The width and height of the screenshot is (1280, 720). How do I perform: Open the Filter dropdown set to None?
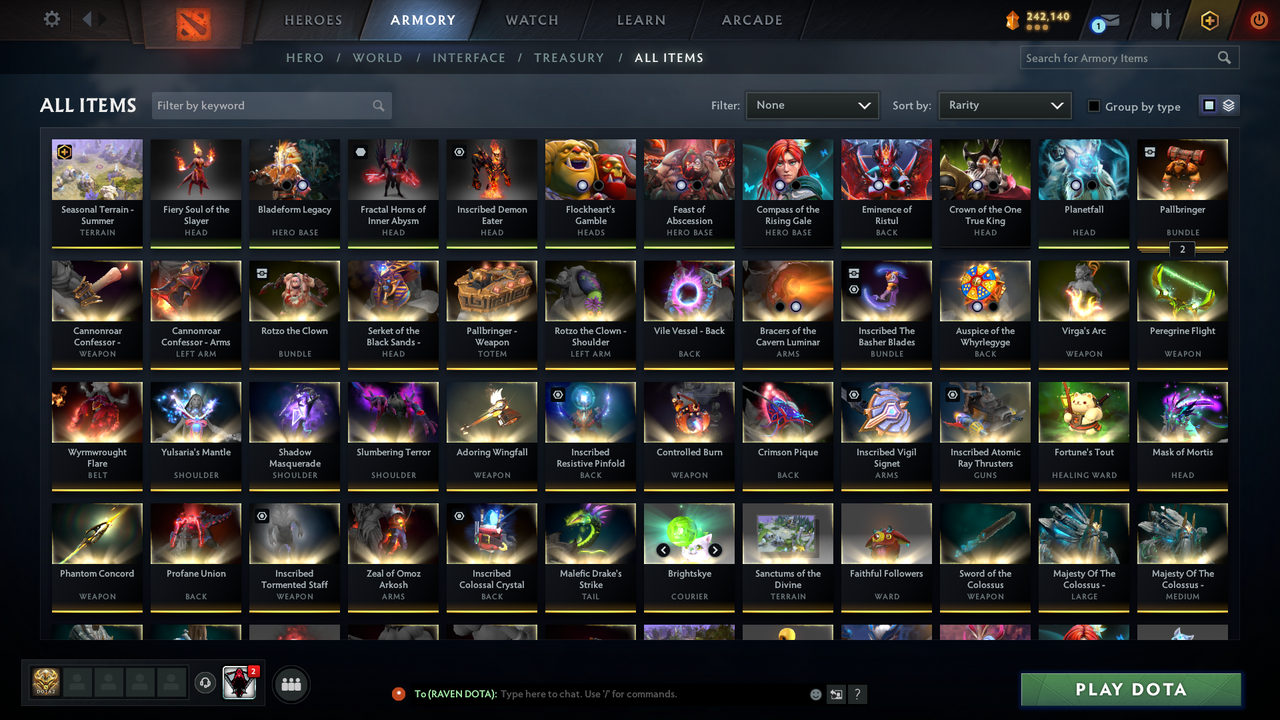(x=812, y=104)
